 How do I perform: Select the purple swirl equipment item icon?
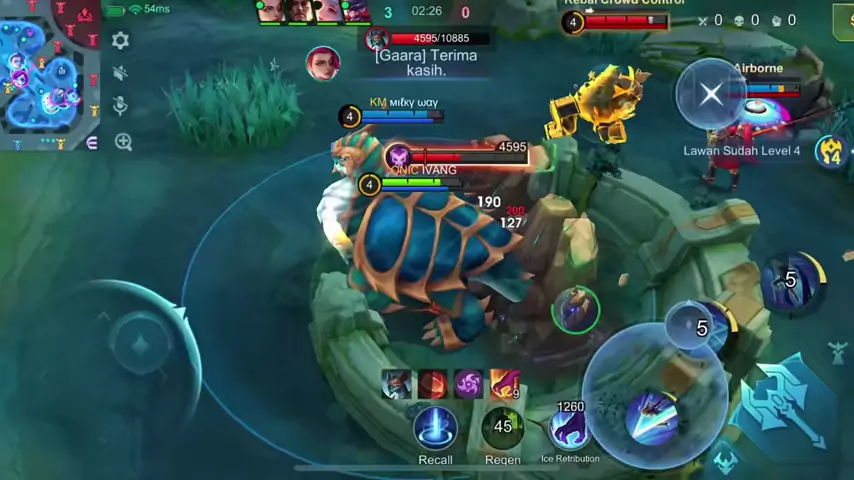point(468,384)
